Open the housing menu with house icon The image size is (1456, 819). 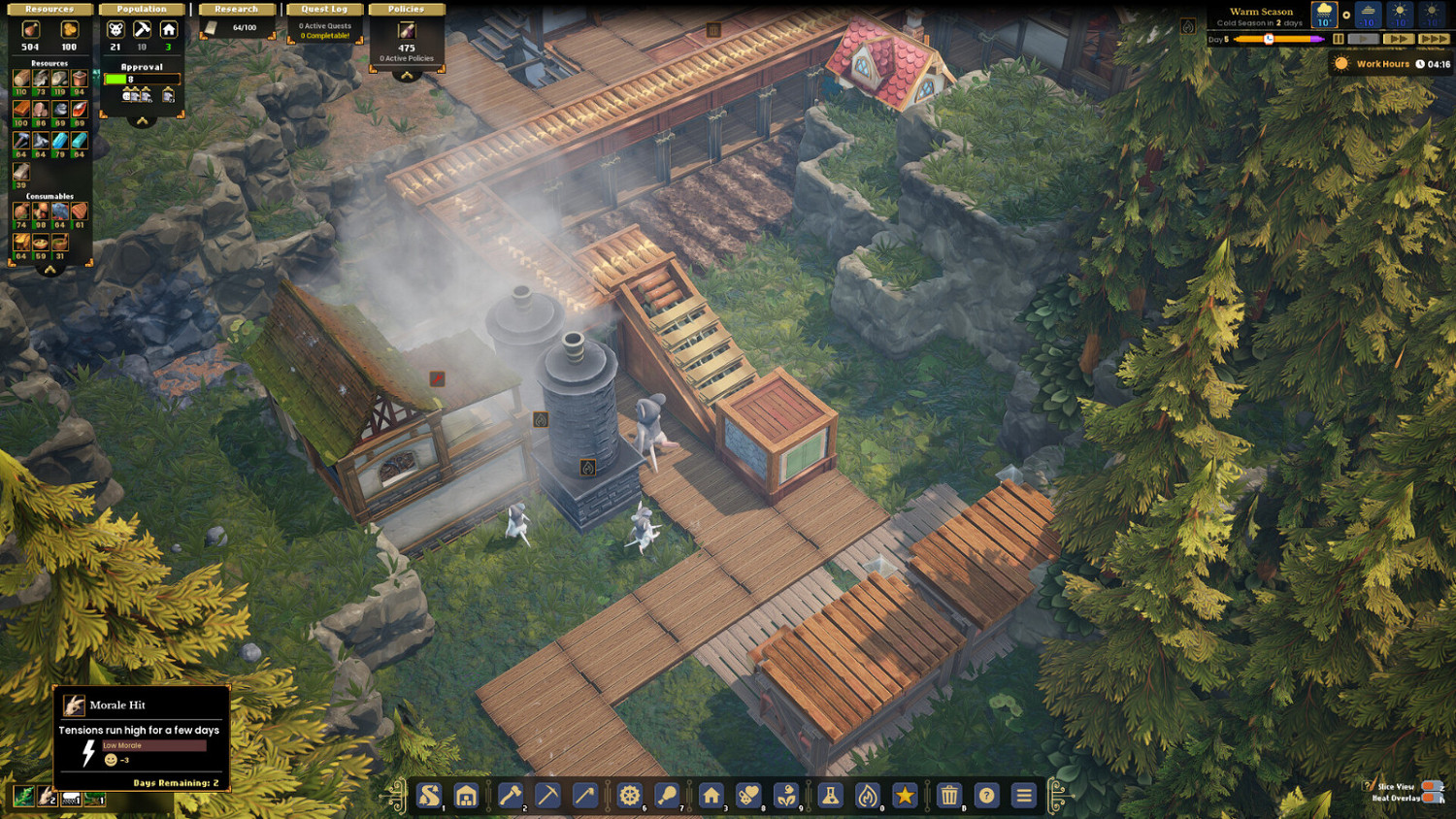711,796
